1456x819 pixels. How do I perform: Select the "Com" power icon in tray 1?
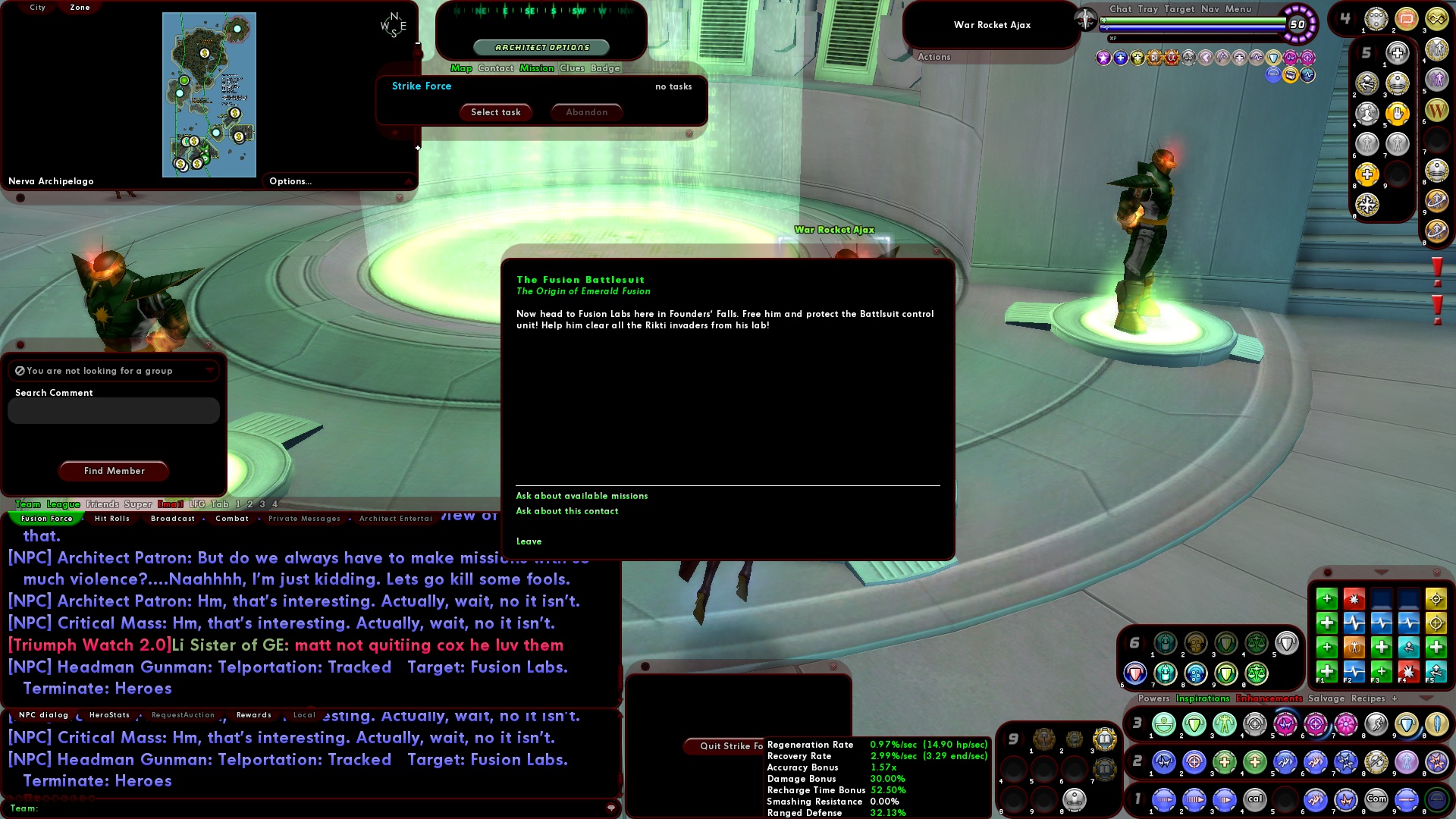click(1377, 799)
